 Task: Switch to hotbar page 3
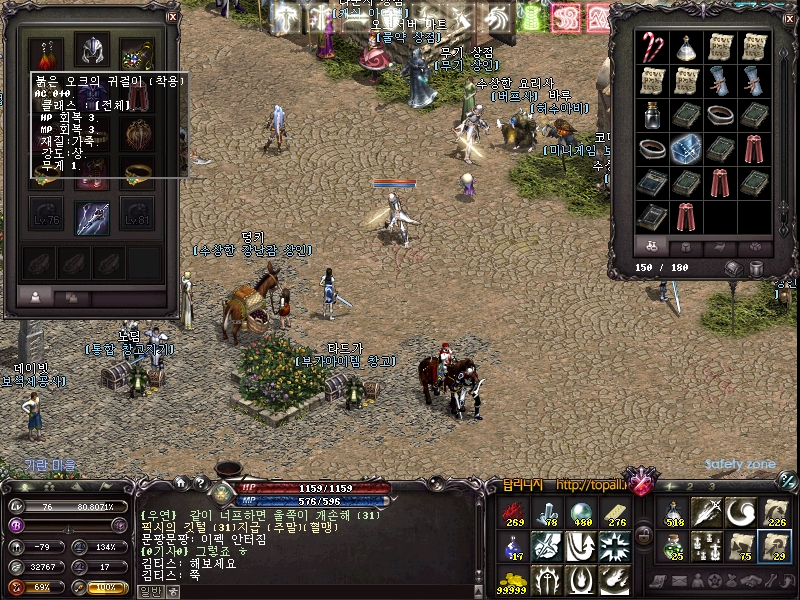pyautogui.click(x=711, y=486)
